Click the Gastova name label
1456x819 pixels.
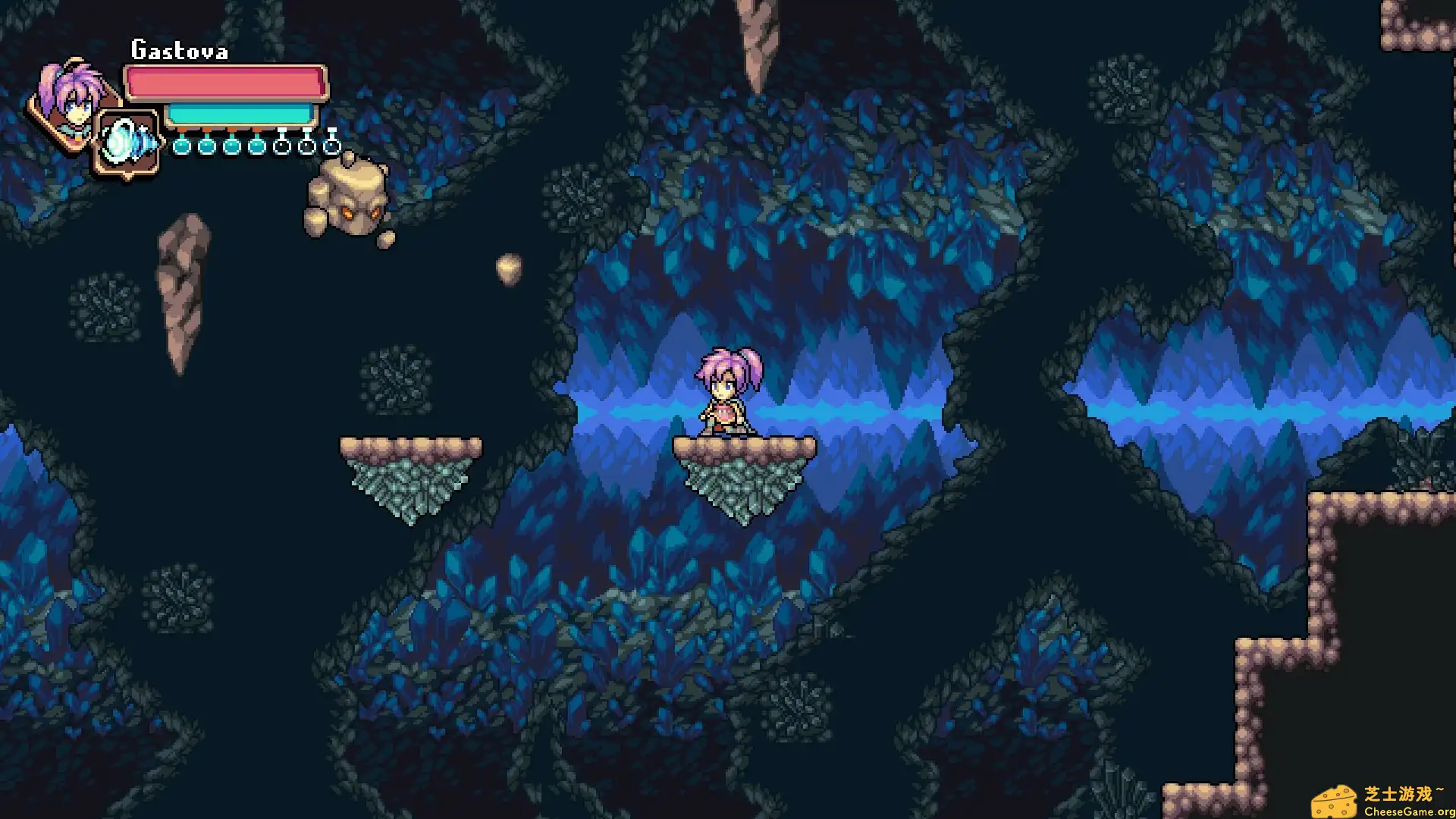point(180,50)
